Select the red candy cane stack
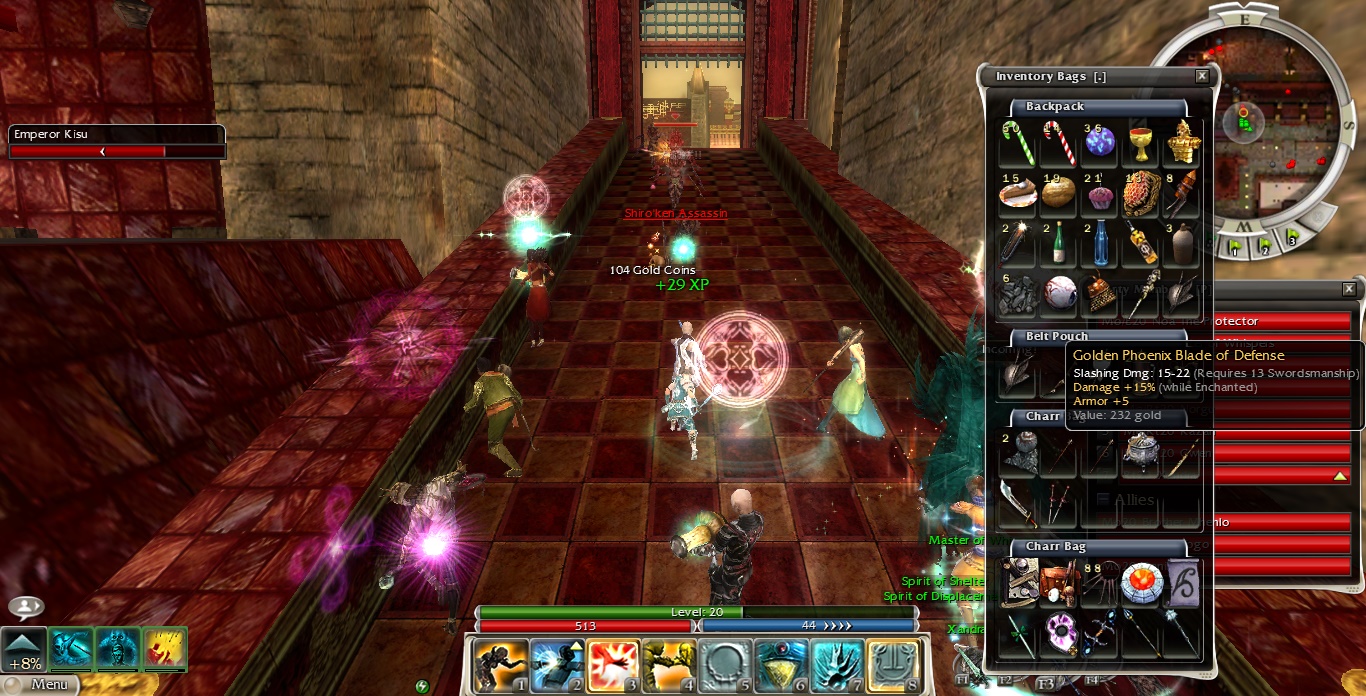The image size is (1366, 696). click(x=1059, y=143)
